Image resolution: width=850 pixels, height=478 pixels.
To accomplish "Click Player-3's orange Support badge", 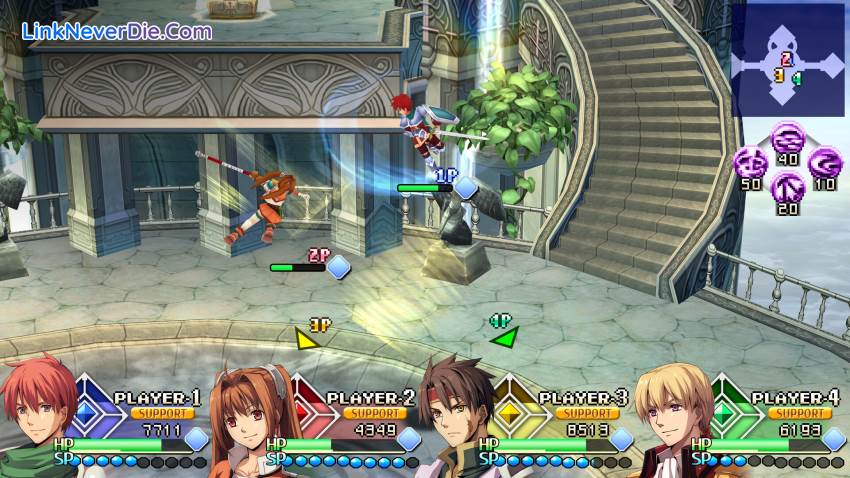I will coord(587,412).
